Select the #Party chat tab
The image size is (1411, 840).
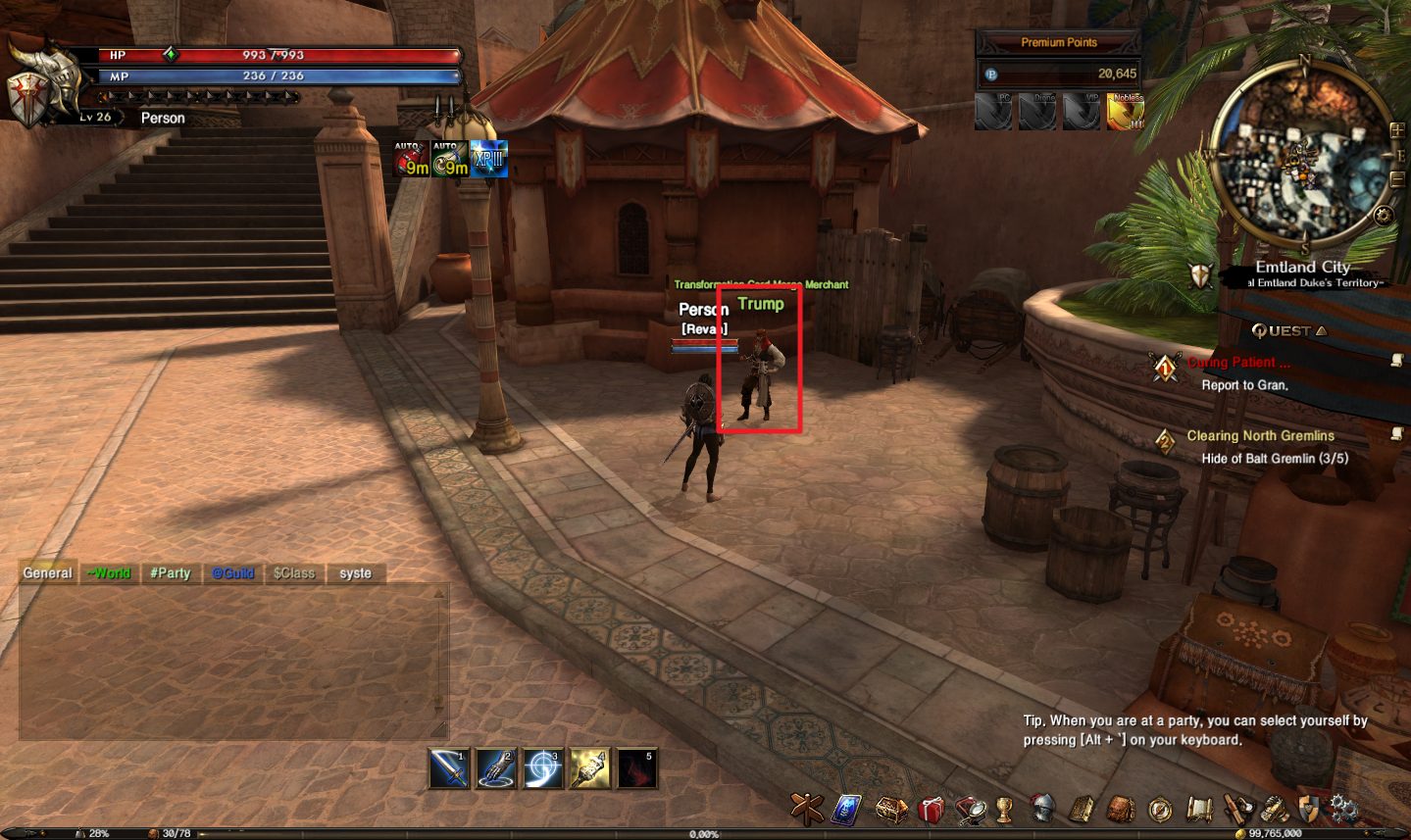pos(171,573)
